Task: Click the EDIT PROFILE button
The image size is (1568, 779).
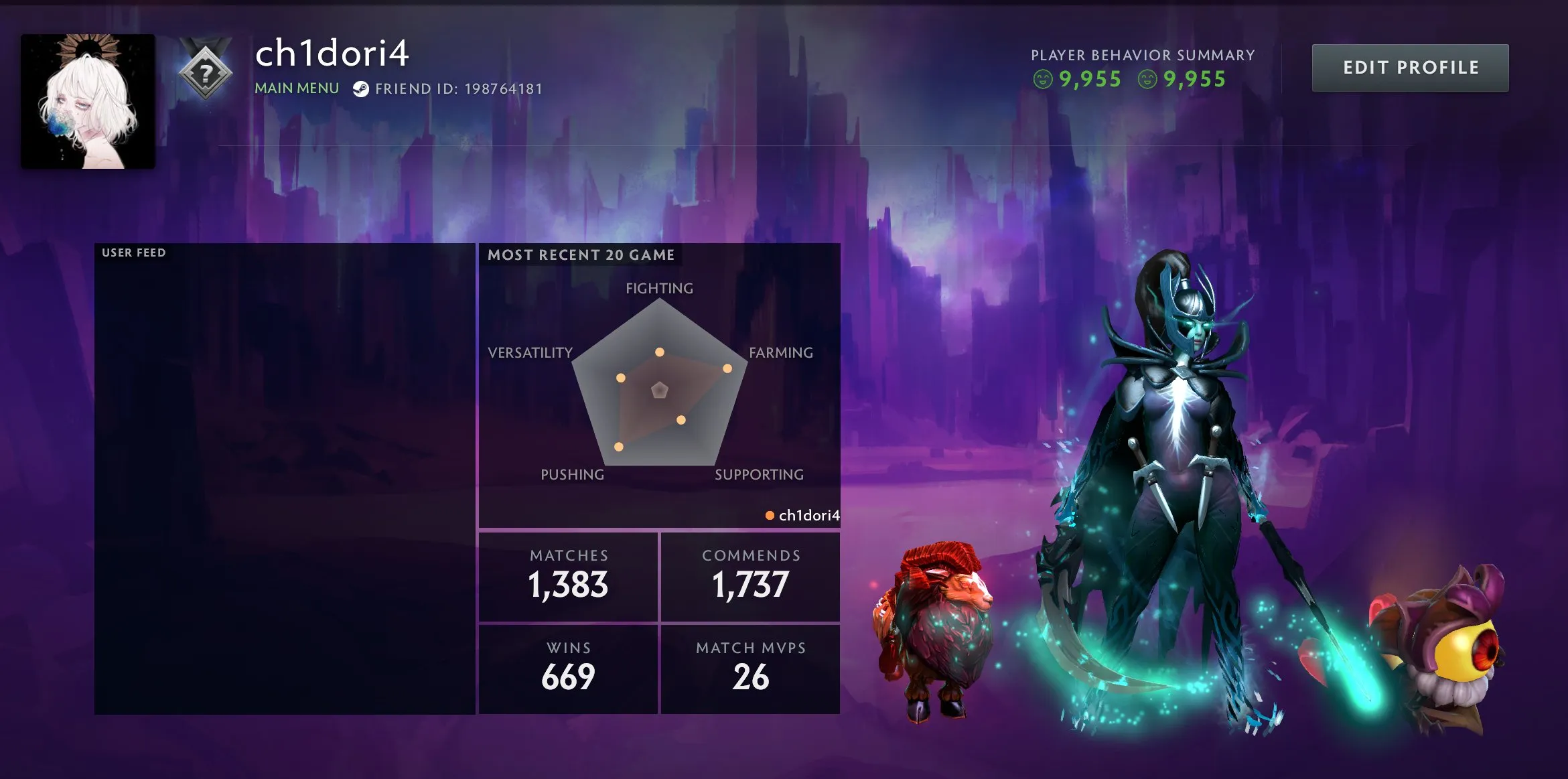Action: [x=1409, y=68]
